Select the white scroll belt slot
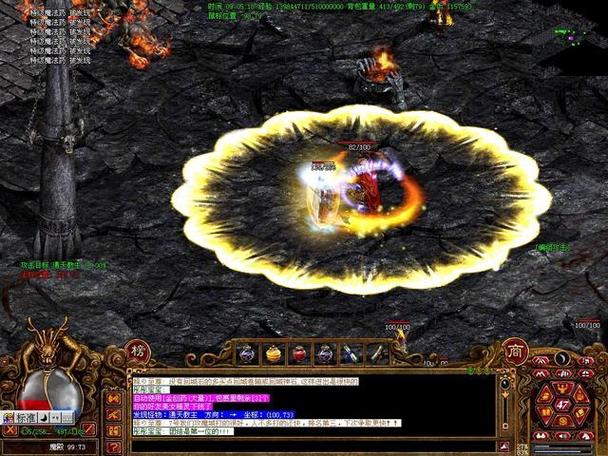The height and width of the screenshot is (456, 608). coord(377,353)
